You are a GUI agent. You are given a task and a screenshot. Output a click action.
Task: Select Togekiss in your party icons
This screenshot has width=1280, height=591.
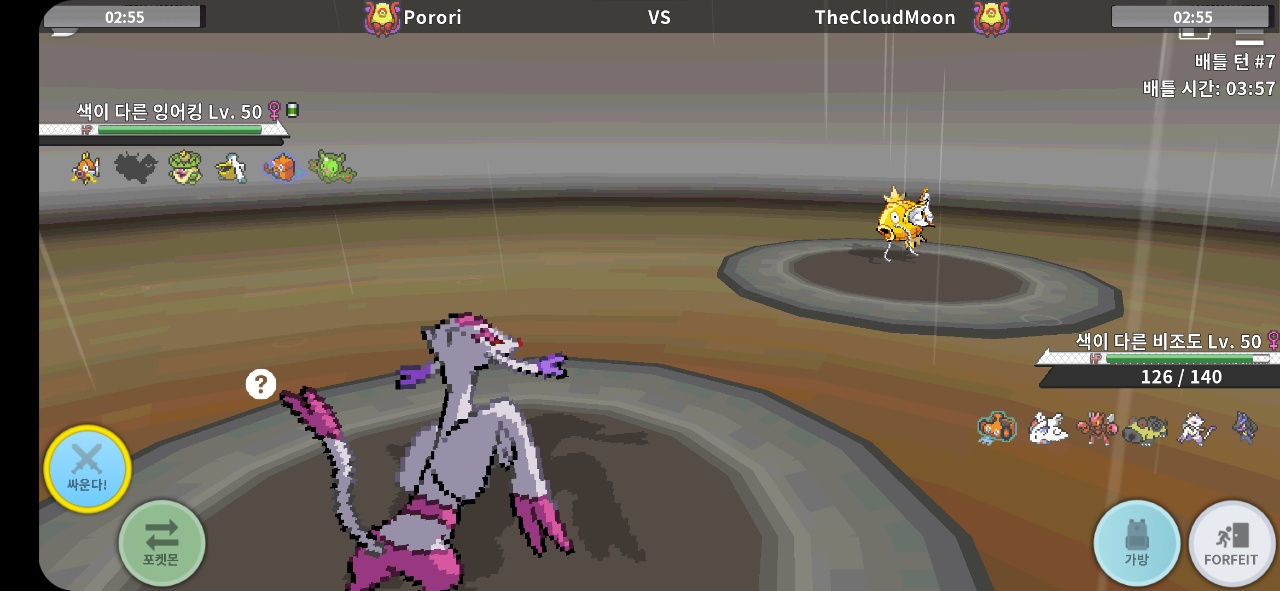1046,428
